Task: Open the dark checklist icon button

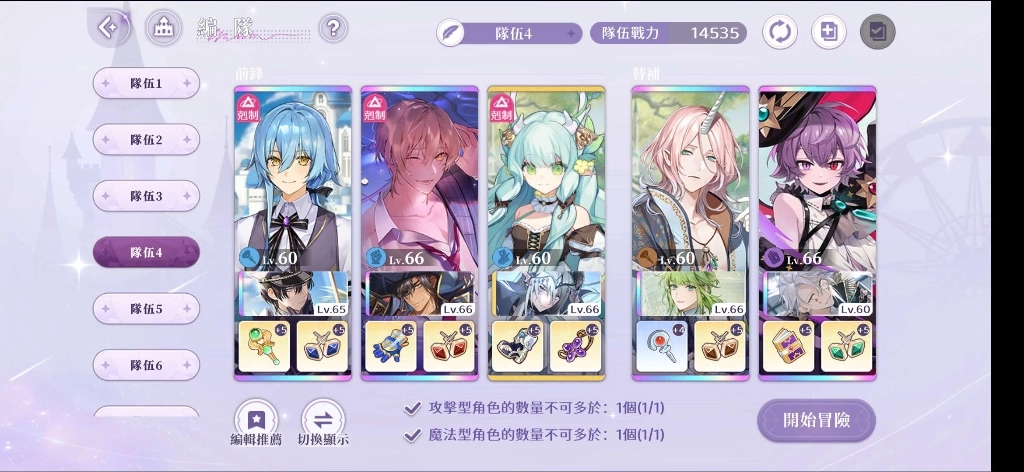Action: coord(877,32)
